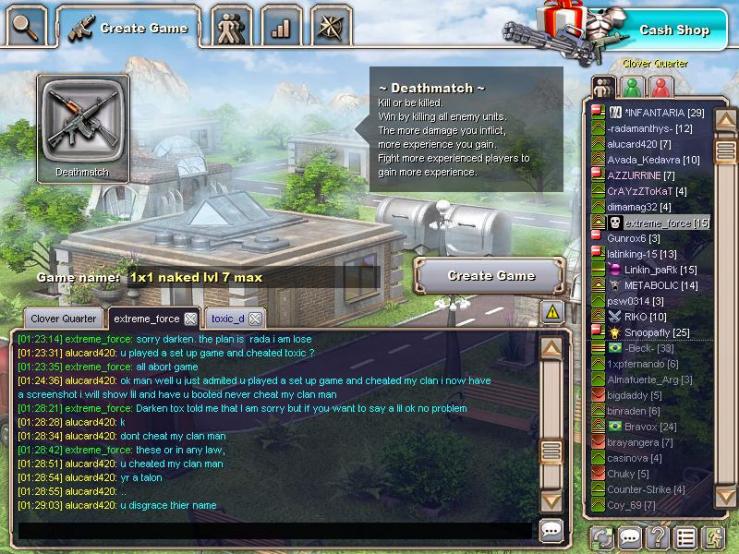
Task: Switch to the Create Game tab
Action: [129, 28]
